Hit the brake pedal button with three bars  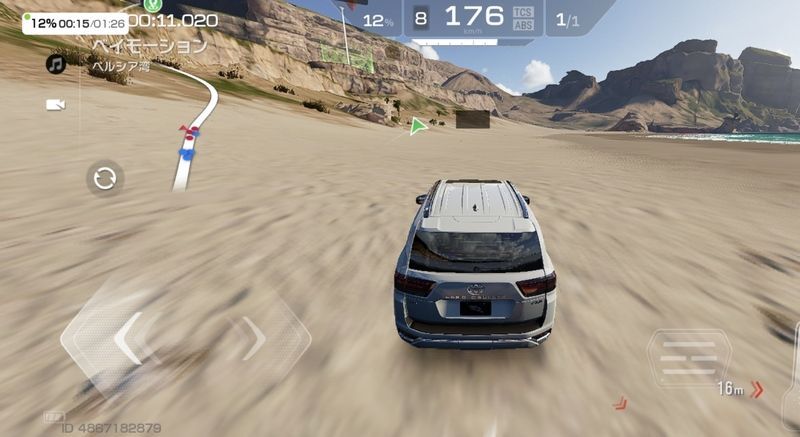coord(689,357)
